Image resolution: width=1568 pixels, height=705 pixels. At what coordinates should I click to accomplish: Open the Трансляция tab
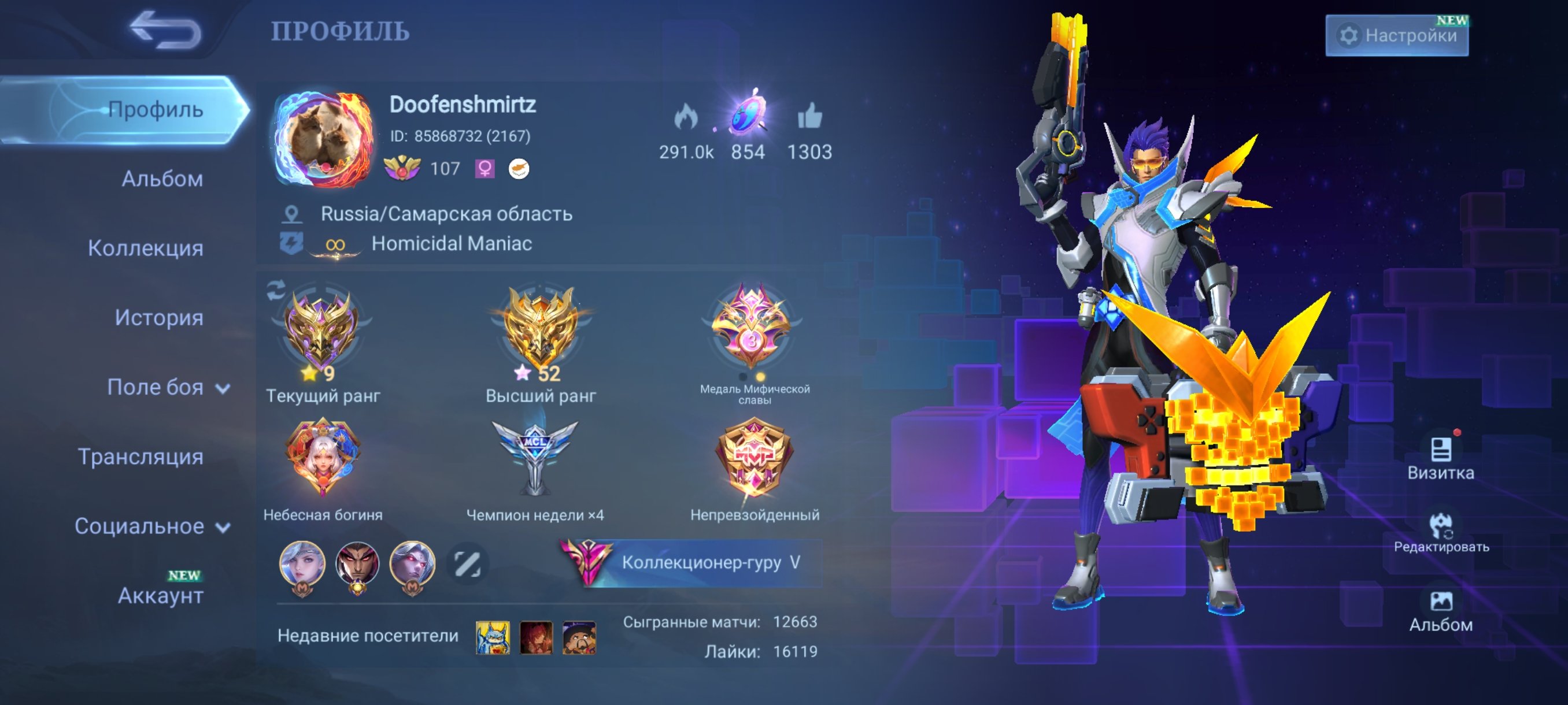(140, 456)
